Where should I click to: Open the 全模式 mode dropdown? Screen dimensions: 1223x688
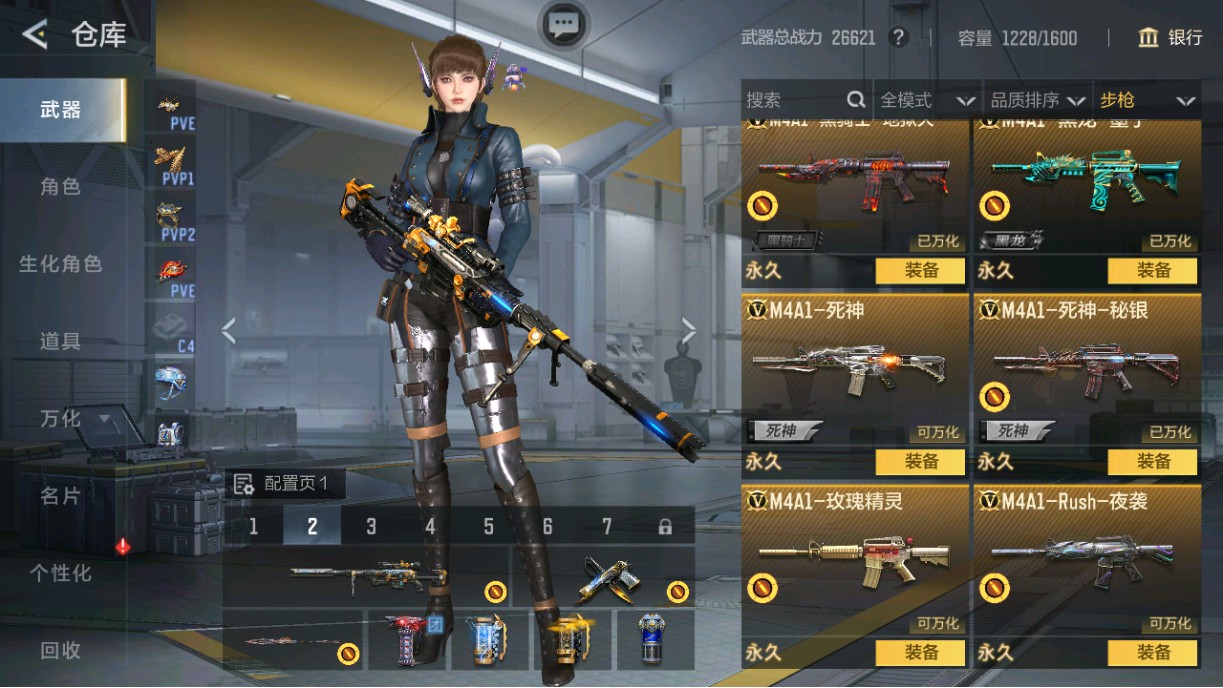pos(926,100)
